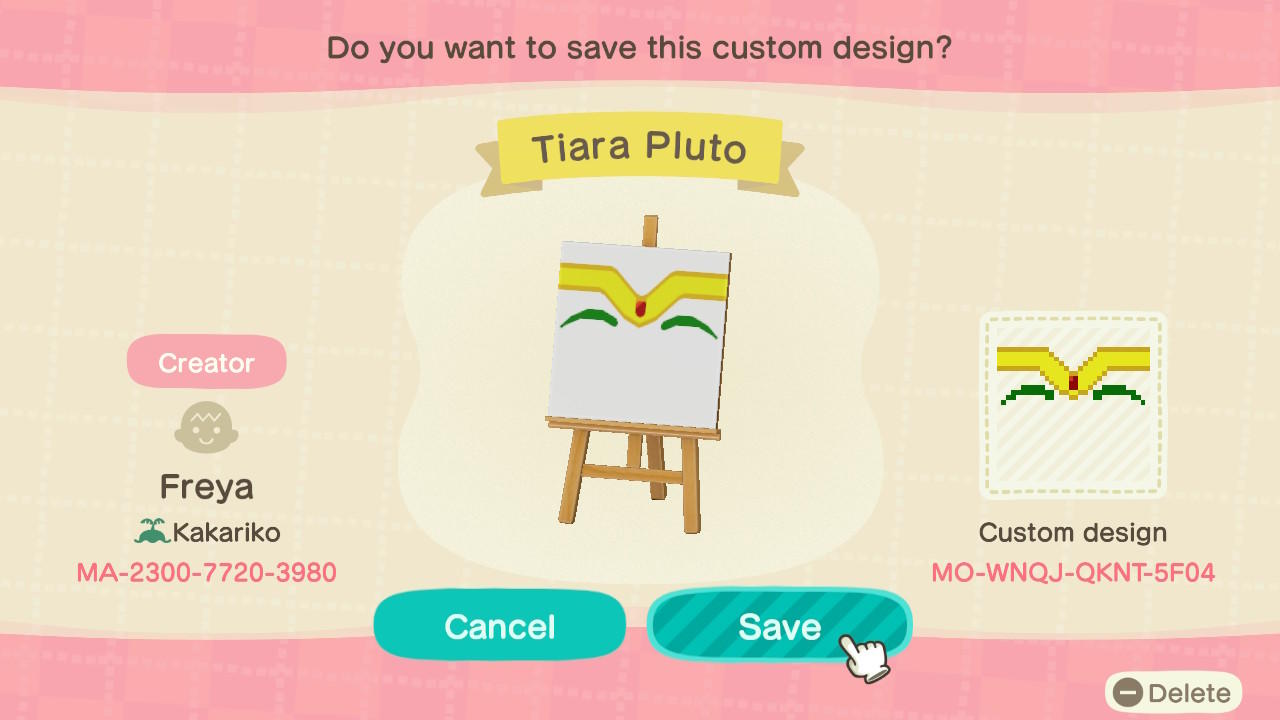Open the Tiara Pluto title banner
The width and height of the screenshot is (1280, 720).
[x=640, y=147]
